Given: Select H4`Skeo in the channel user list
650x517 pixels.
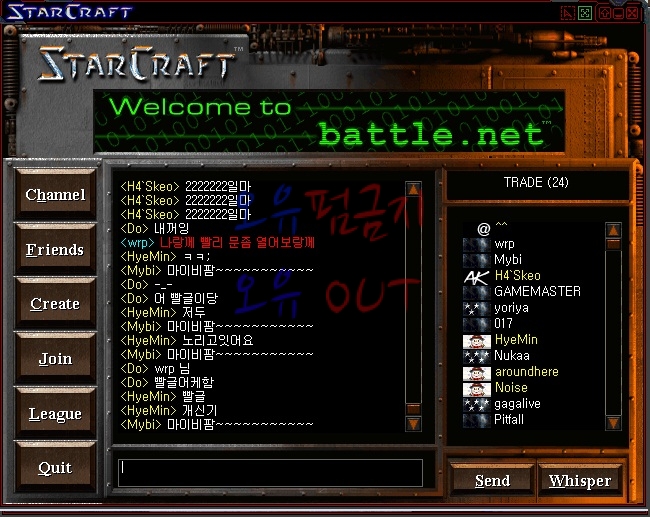Looking at the screenshot, I should click(x=517, y=275).
